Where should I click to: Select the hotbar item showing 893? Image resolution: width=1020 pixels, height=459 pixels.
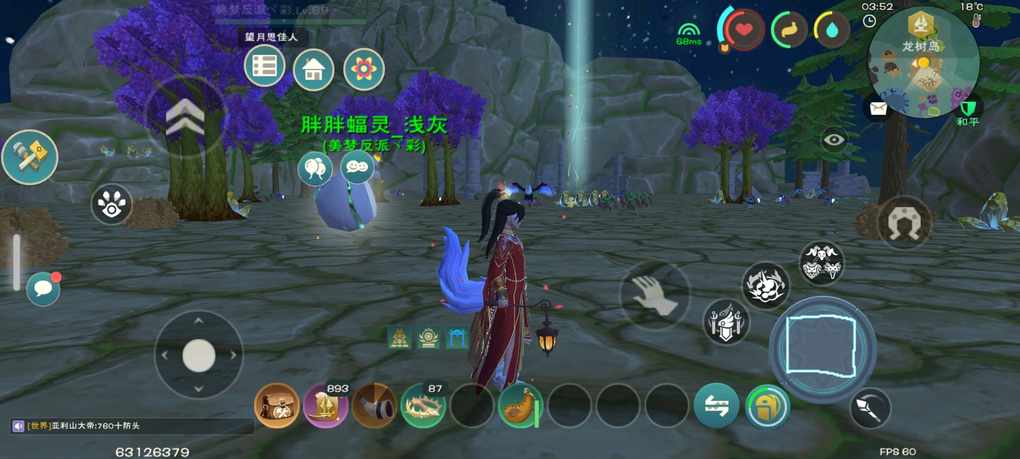[x=326, y=406]
